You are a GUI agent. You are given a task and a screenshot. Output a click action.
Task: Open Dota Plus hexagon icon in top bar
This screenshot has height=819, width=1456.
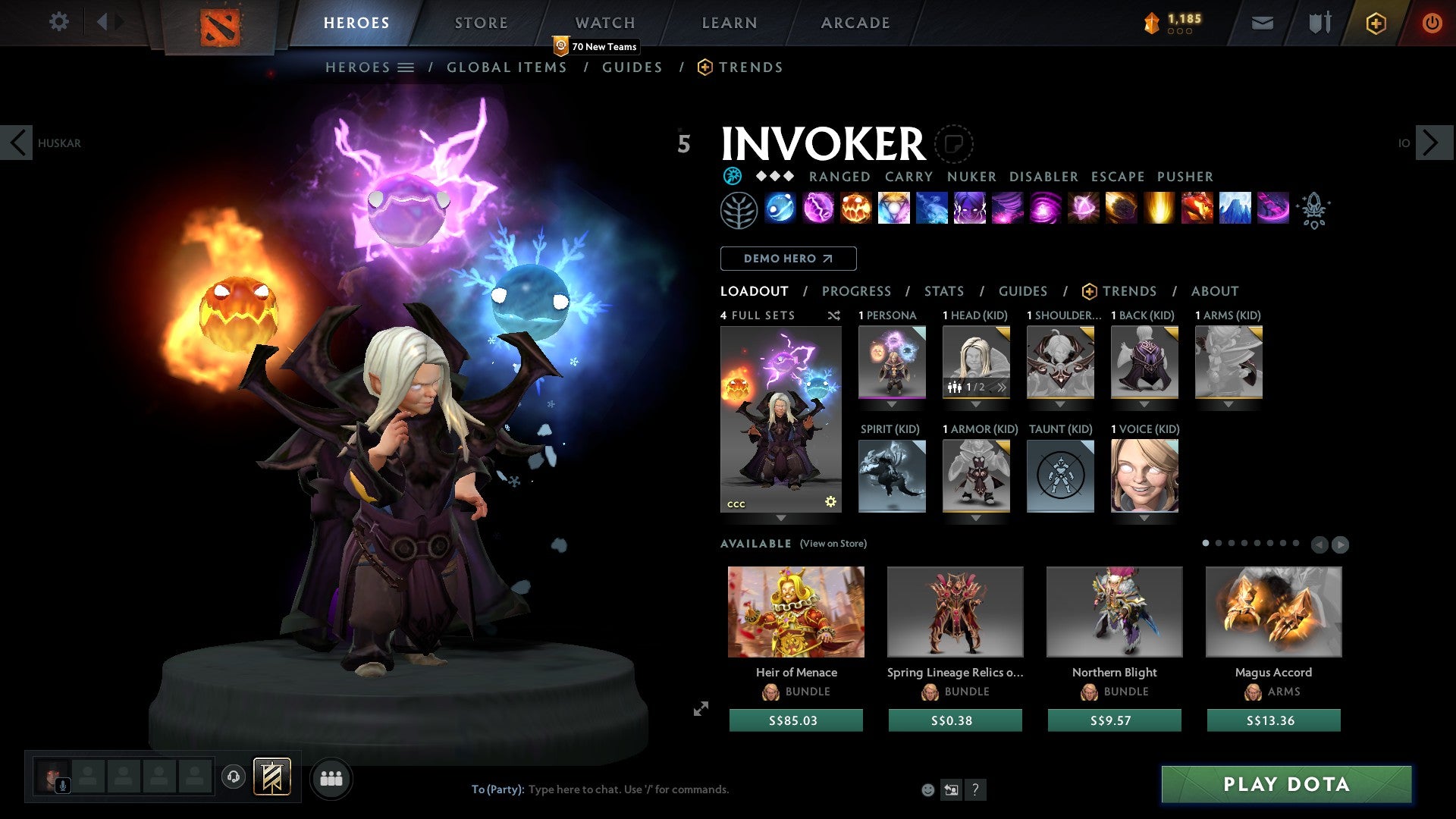click(x=1375, y=23)
